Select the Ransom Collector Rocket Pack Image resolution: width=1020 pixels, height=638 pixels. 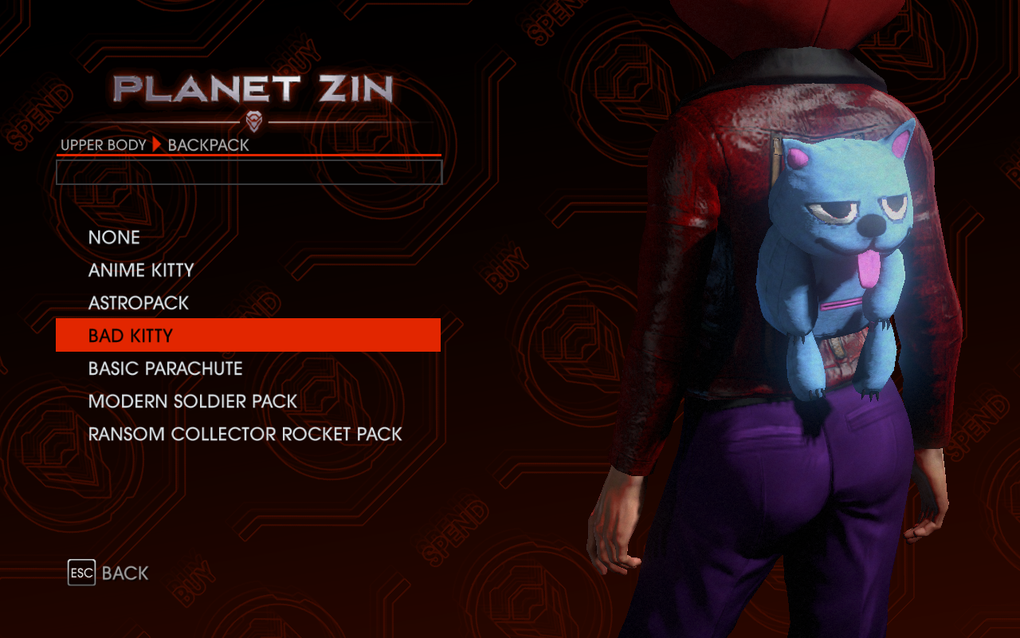tap(245, 434)
